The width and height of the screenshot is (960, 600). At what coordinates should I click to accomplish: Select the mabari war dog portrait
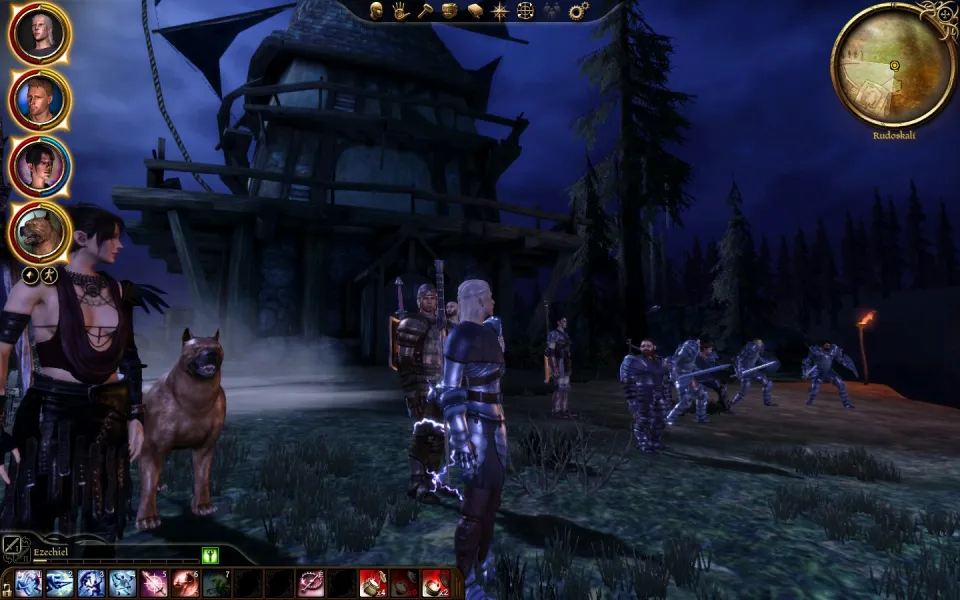(41, 232)
